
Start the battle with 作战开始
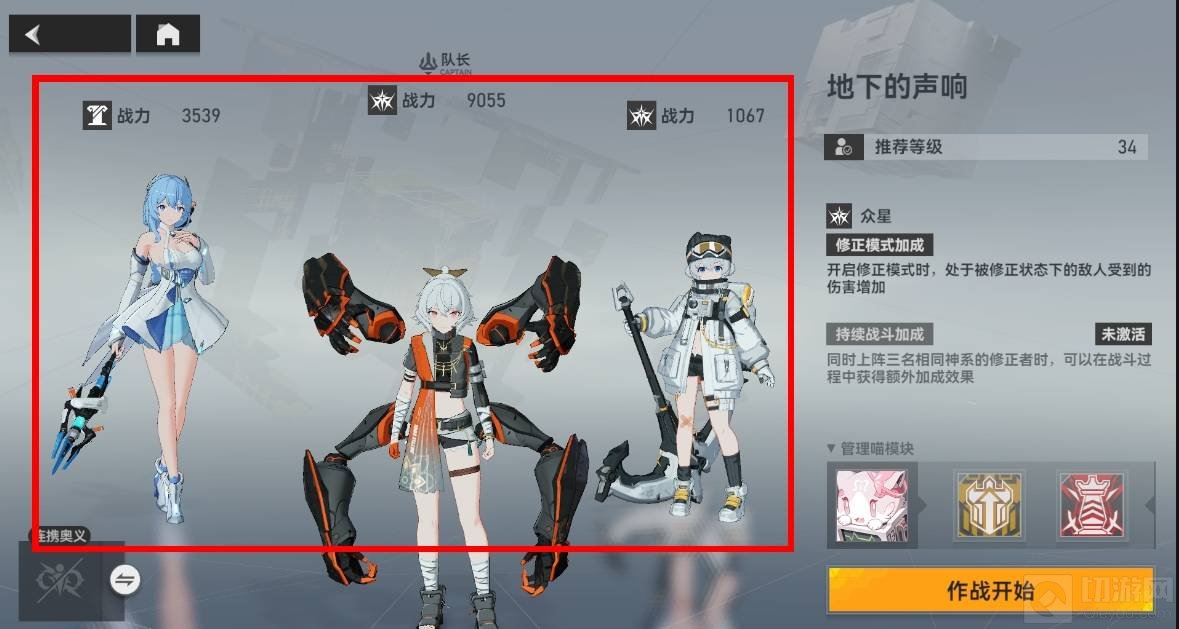coord(990,590)
